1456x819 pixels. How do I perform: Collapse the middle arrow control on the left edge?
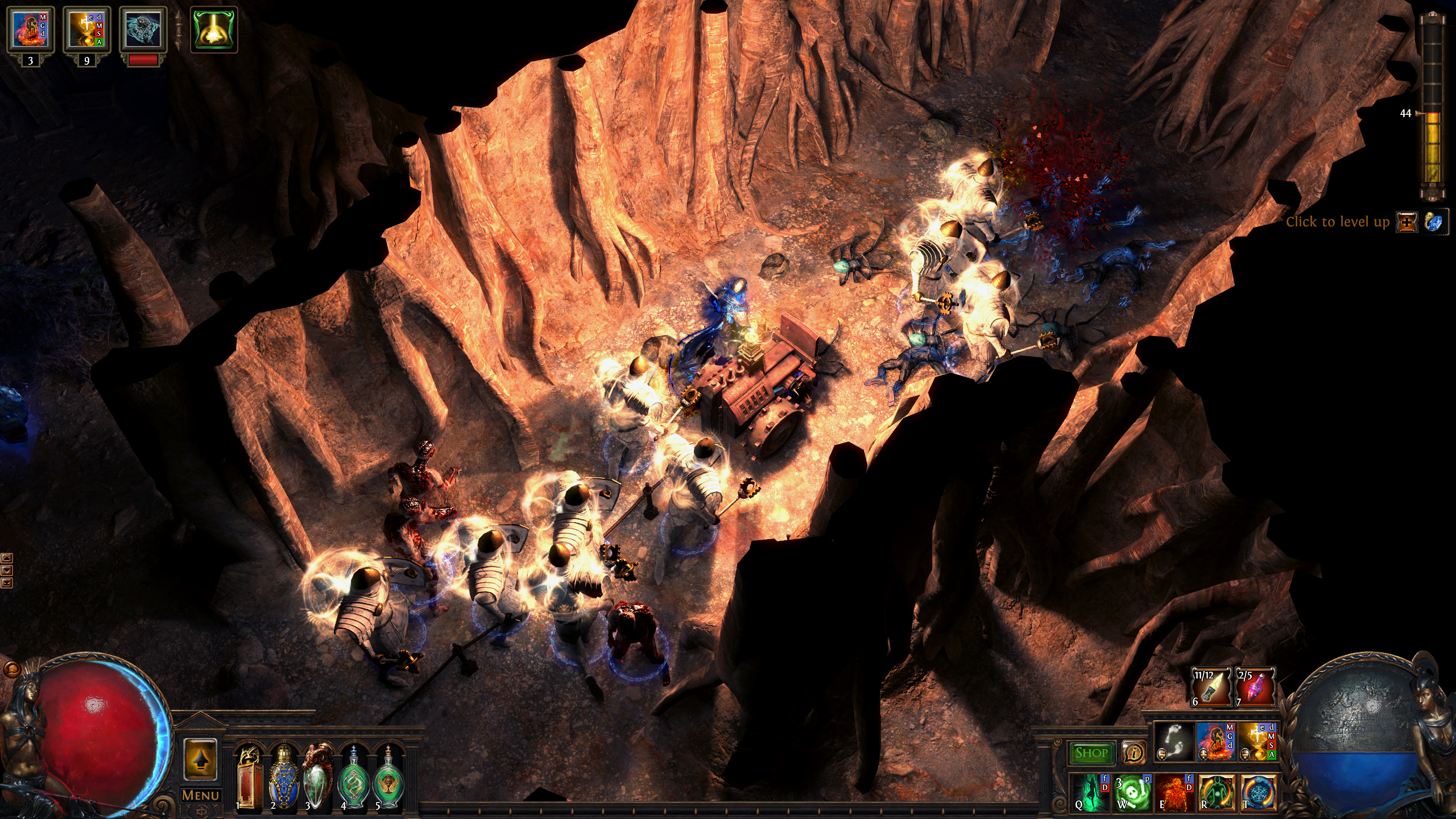coord(7,572)
